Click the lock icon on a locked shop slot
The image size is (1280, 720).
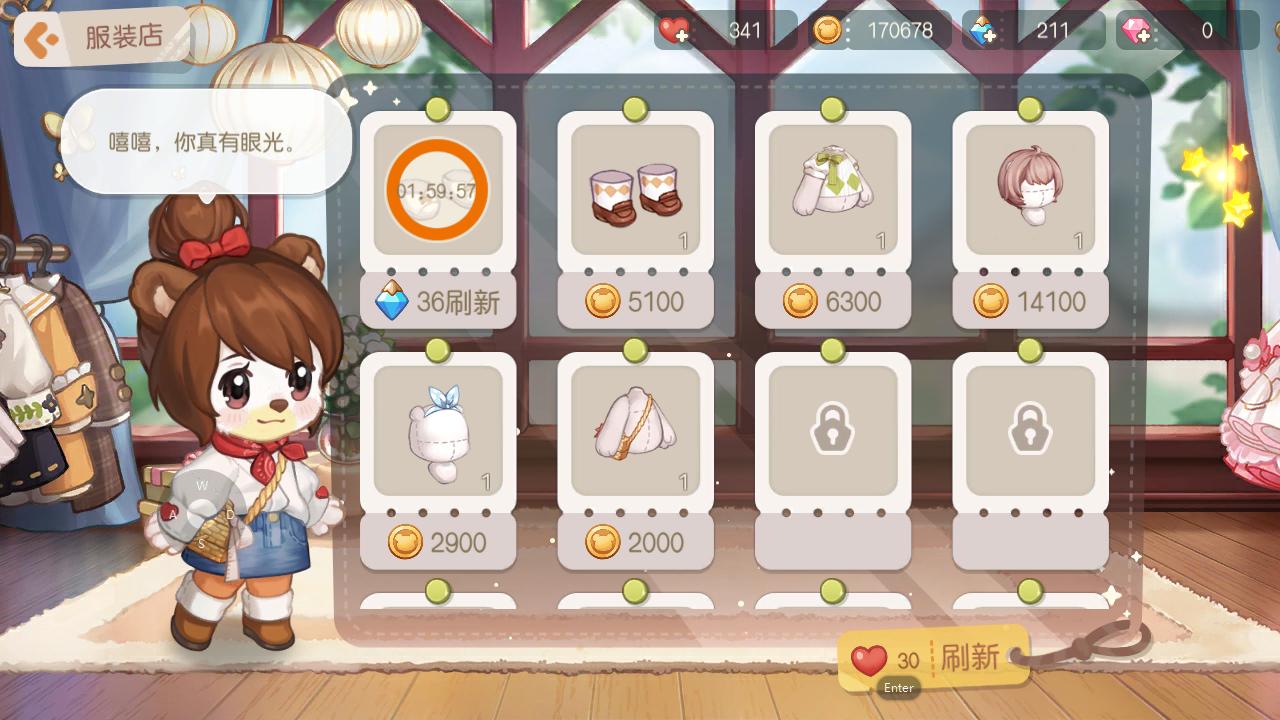pyautogui.click(x=832, y=430)
